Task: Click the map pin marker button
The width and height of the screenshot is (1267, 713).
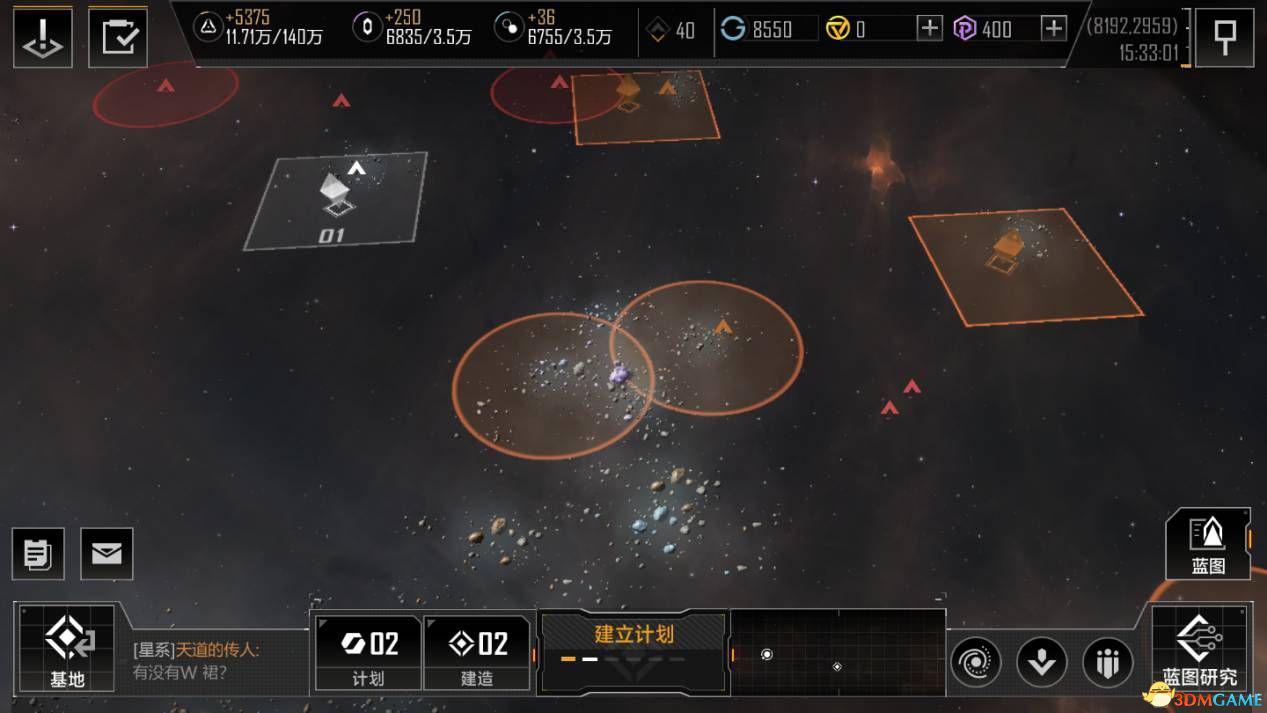Action: (1224, 38)
